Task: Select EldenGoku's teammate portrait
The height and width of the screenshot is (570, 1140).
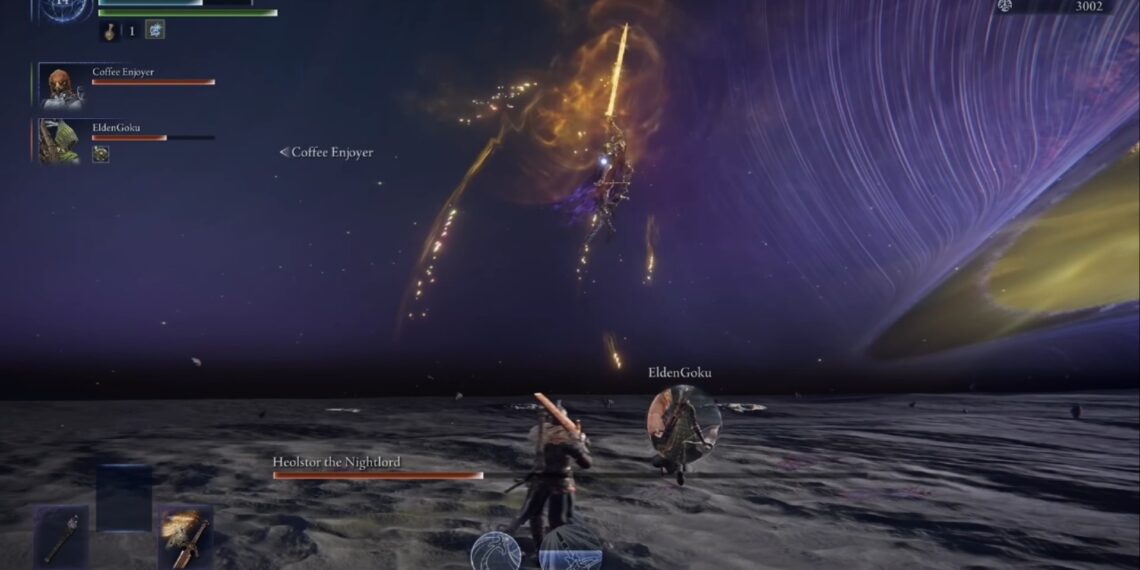Action: pyautogui.click(x=59, y=141)
